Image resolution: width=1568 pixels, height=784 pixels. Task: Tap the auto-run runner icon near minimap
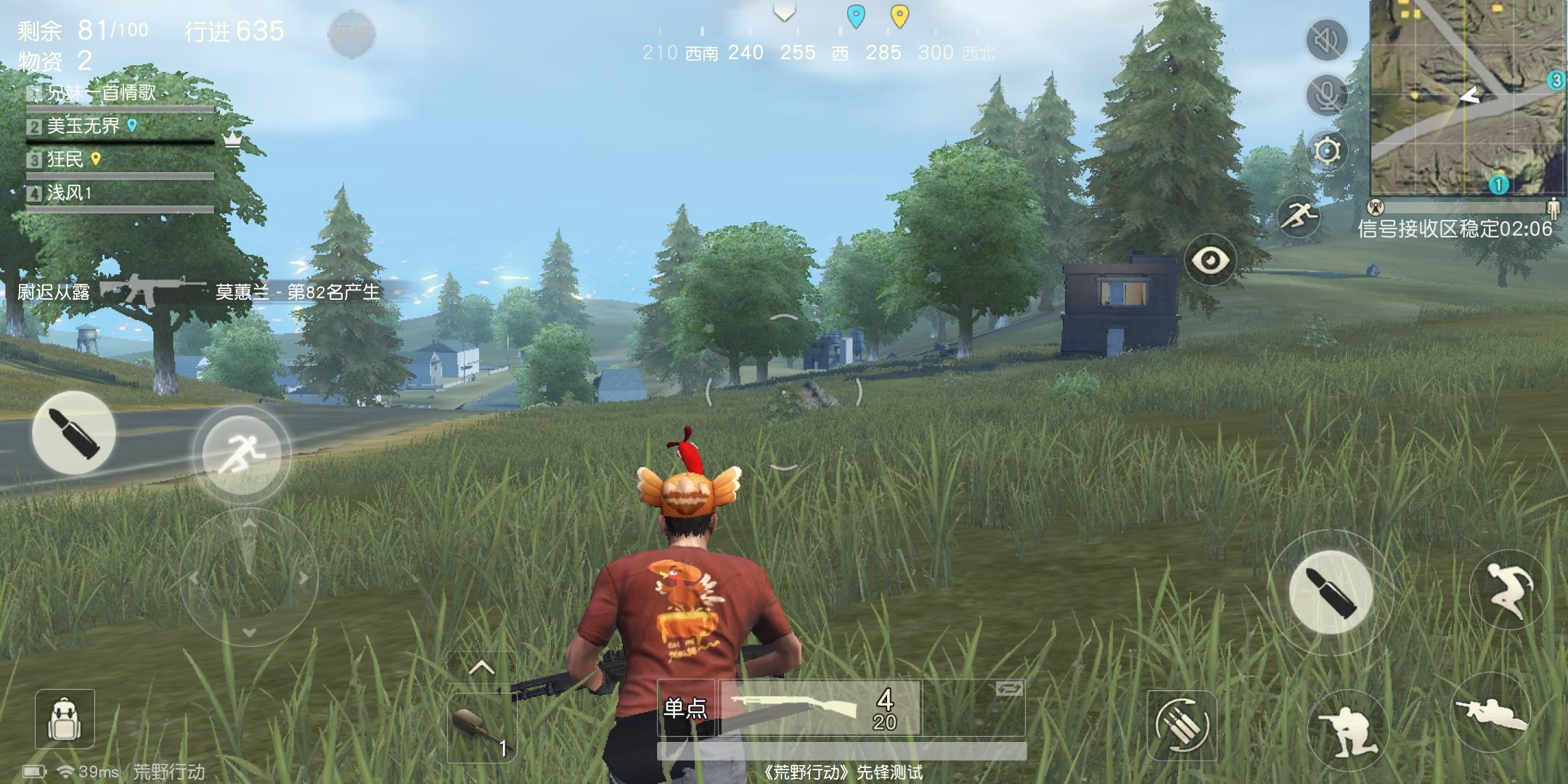(x=1299, y=216)
